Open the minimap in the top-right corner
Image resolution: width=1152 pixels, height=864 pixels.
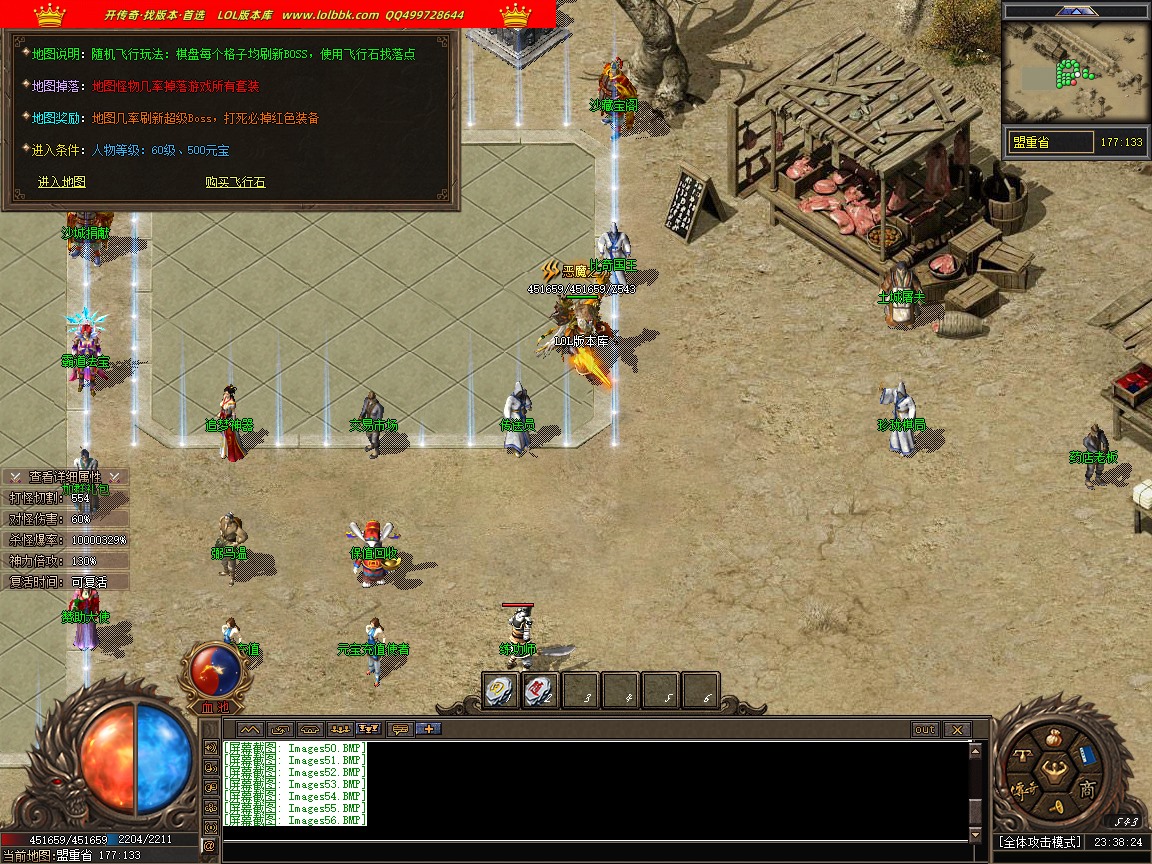[1075, 70]
